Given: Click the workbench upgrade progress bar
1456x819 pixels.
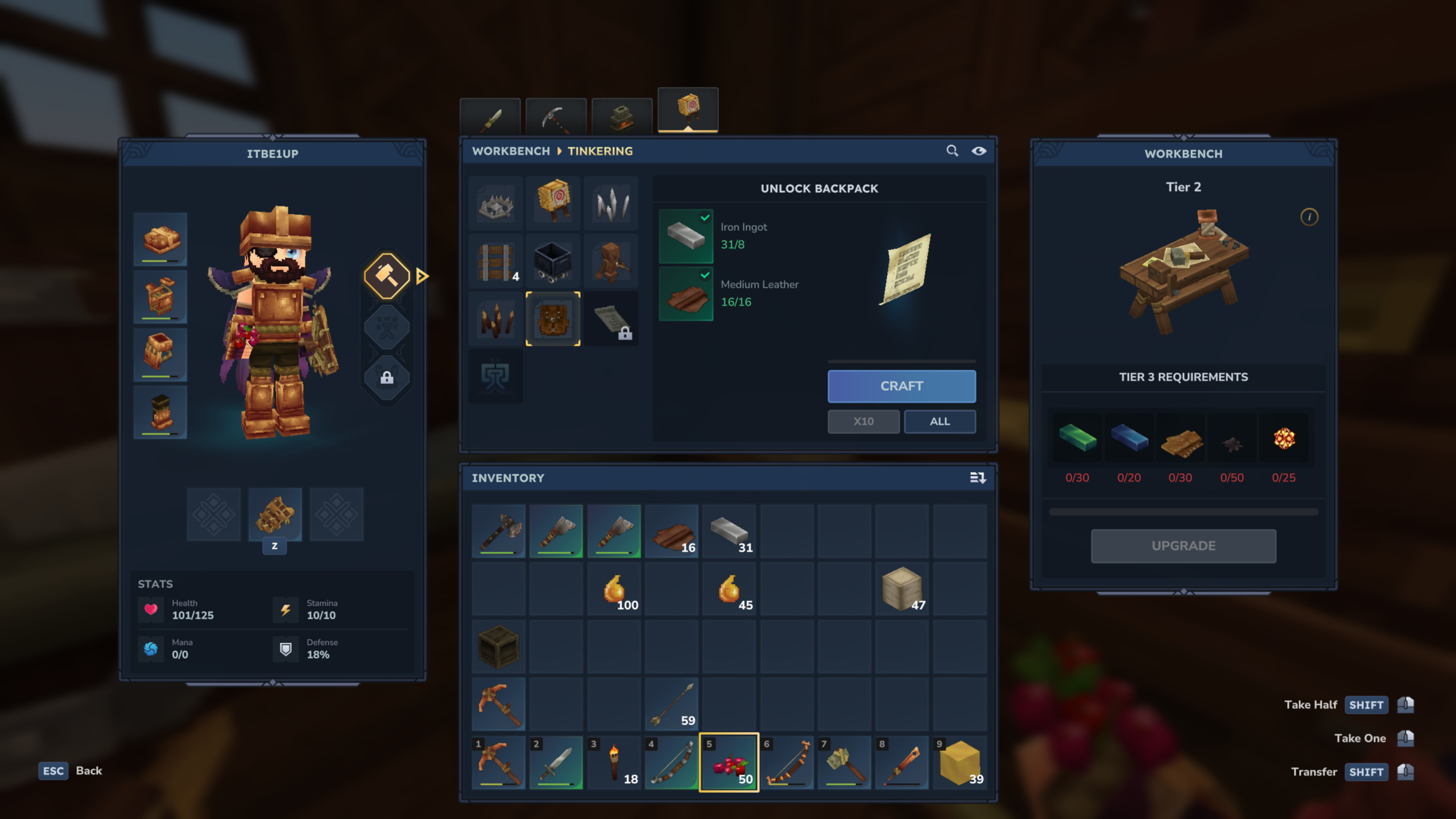Looking at the screenshot, I should pos(1182,511).
